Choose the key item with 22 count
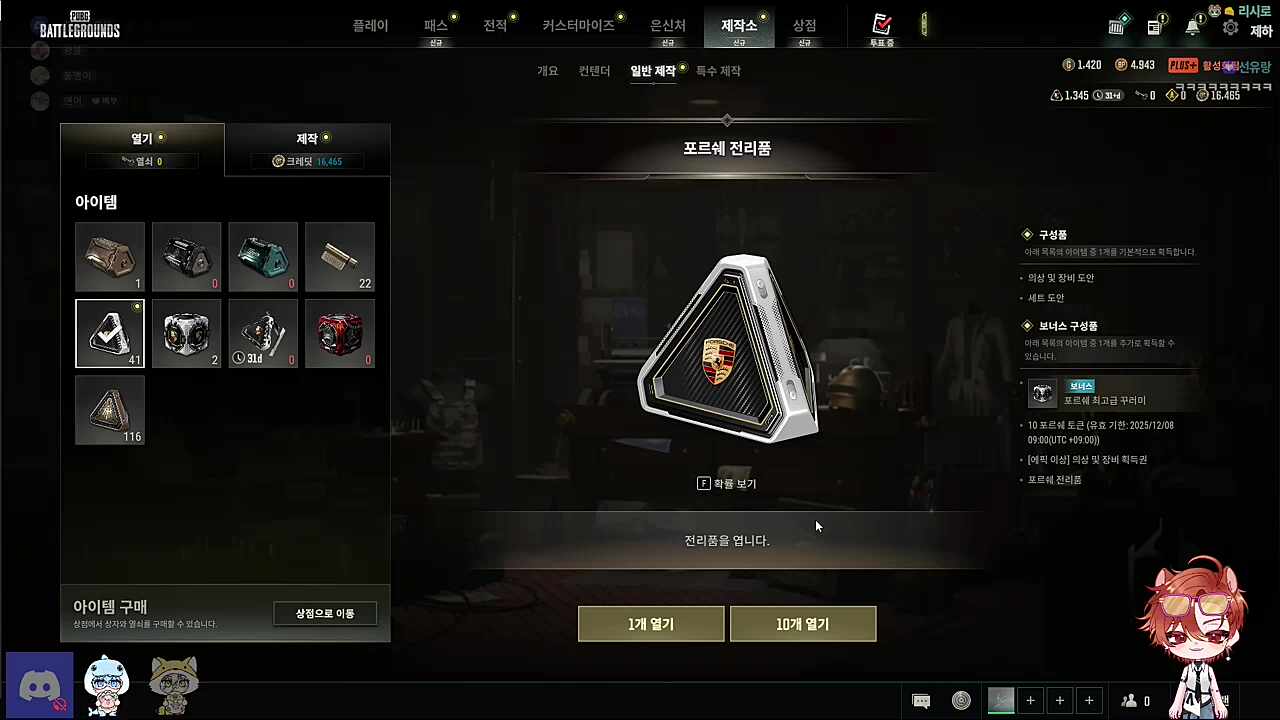 tap(340, 257)
